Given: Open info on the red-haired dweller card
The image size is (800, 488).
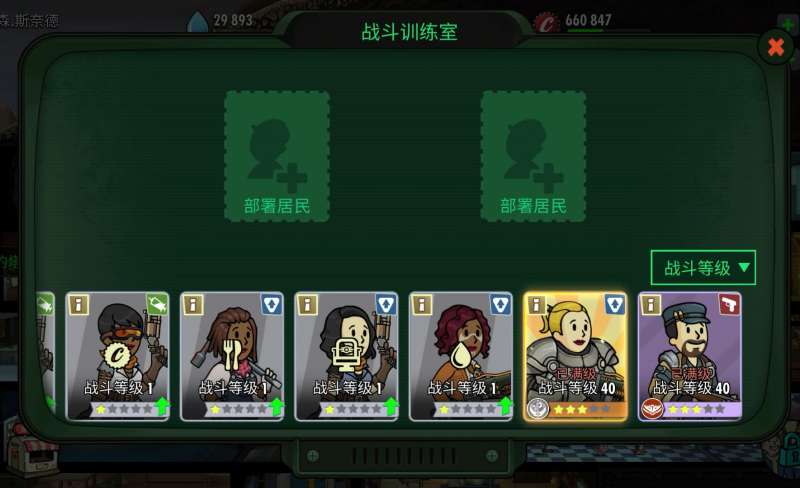Looking at the screenshot, I should [422, 305].
